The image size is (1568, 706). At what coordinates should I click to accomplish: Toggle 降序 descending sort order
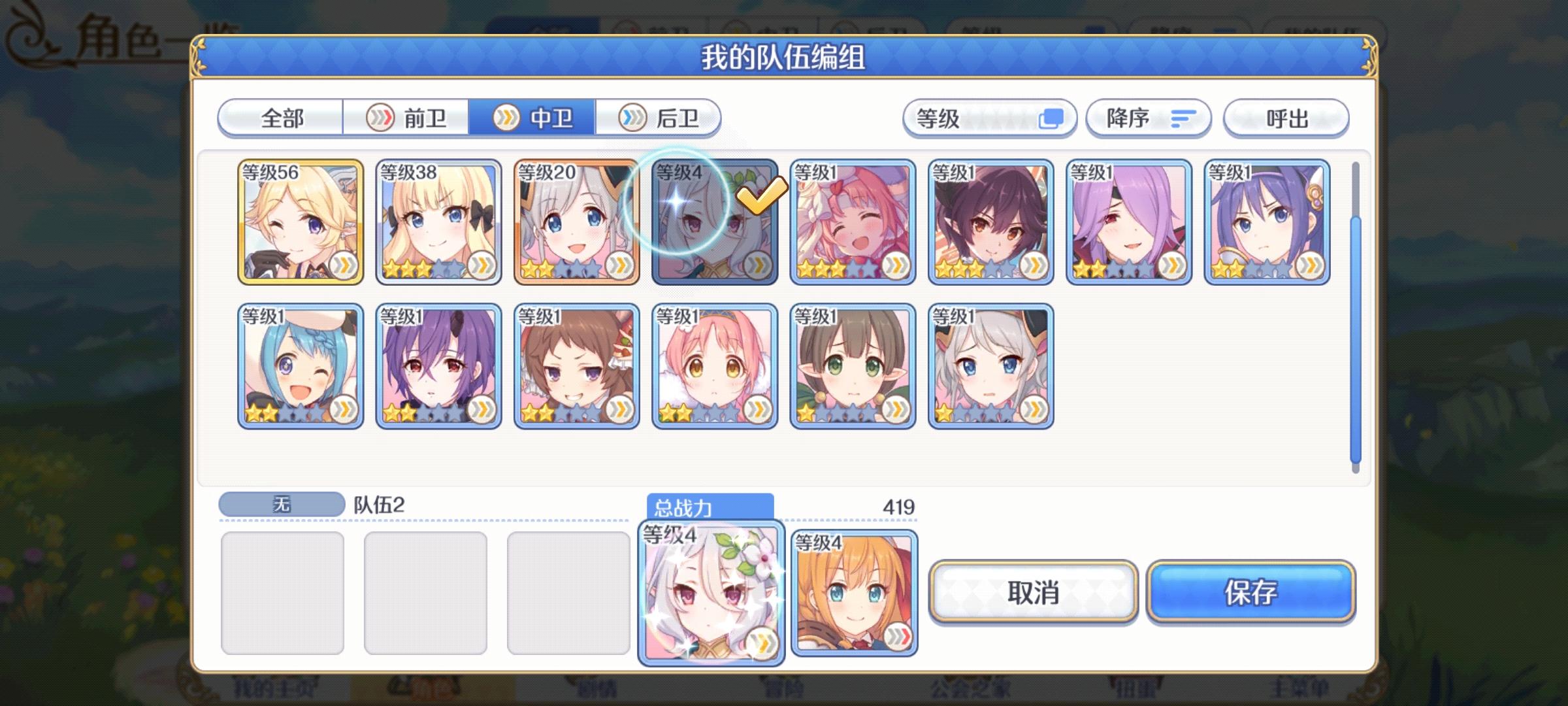1147,118
